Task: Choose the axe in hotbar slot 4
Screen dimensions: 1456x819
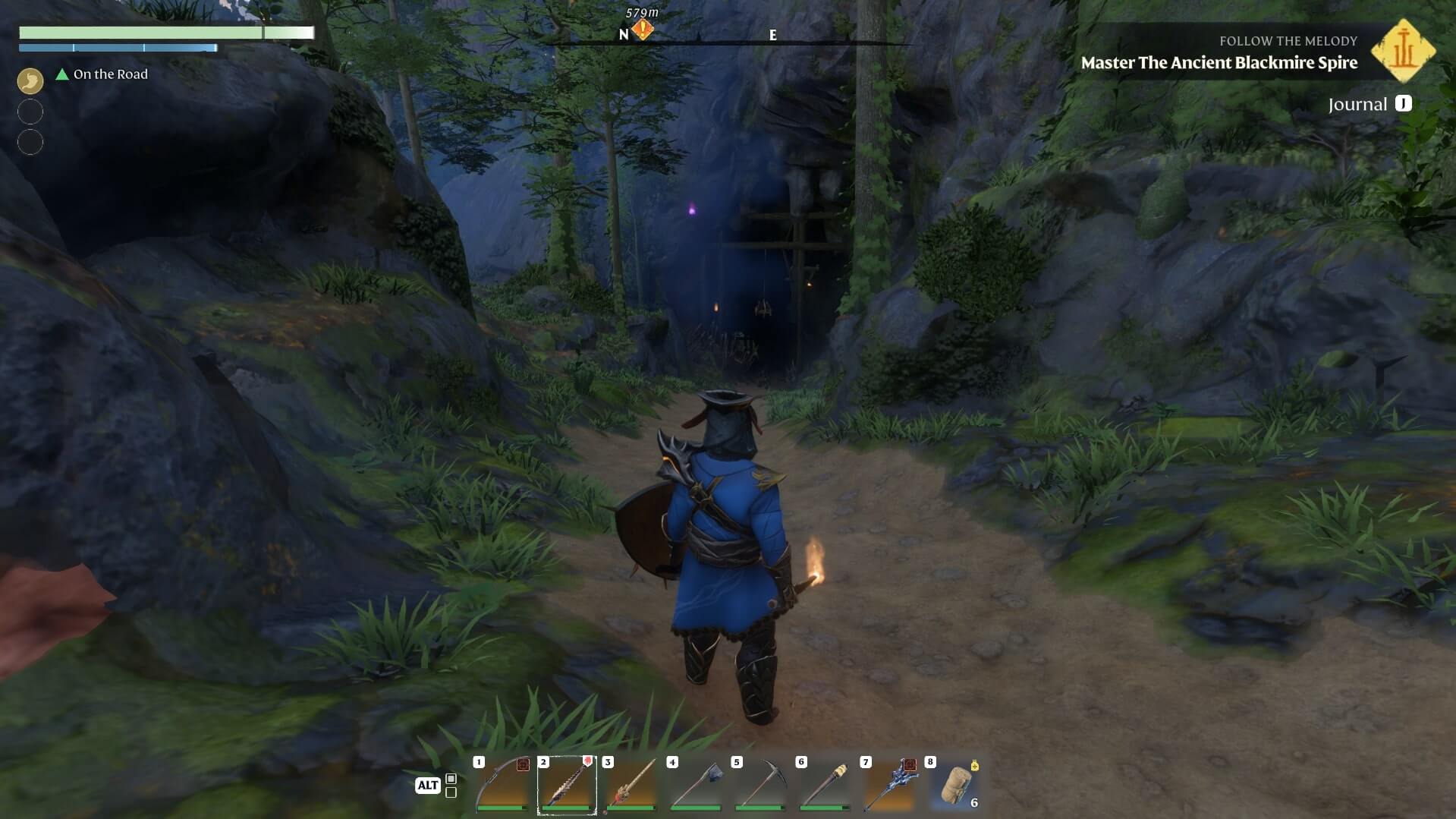Action: click(695, 786)
